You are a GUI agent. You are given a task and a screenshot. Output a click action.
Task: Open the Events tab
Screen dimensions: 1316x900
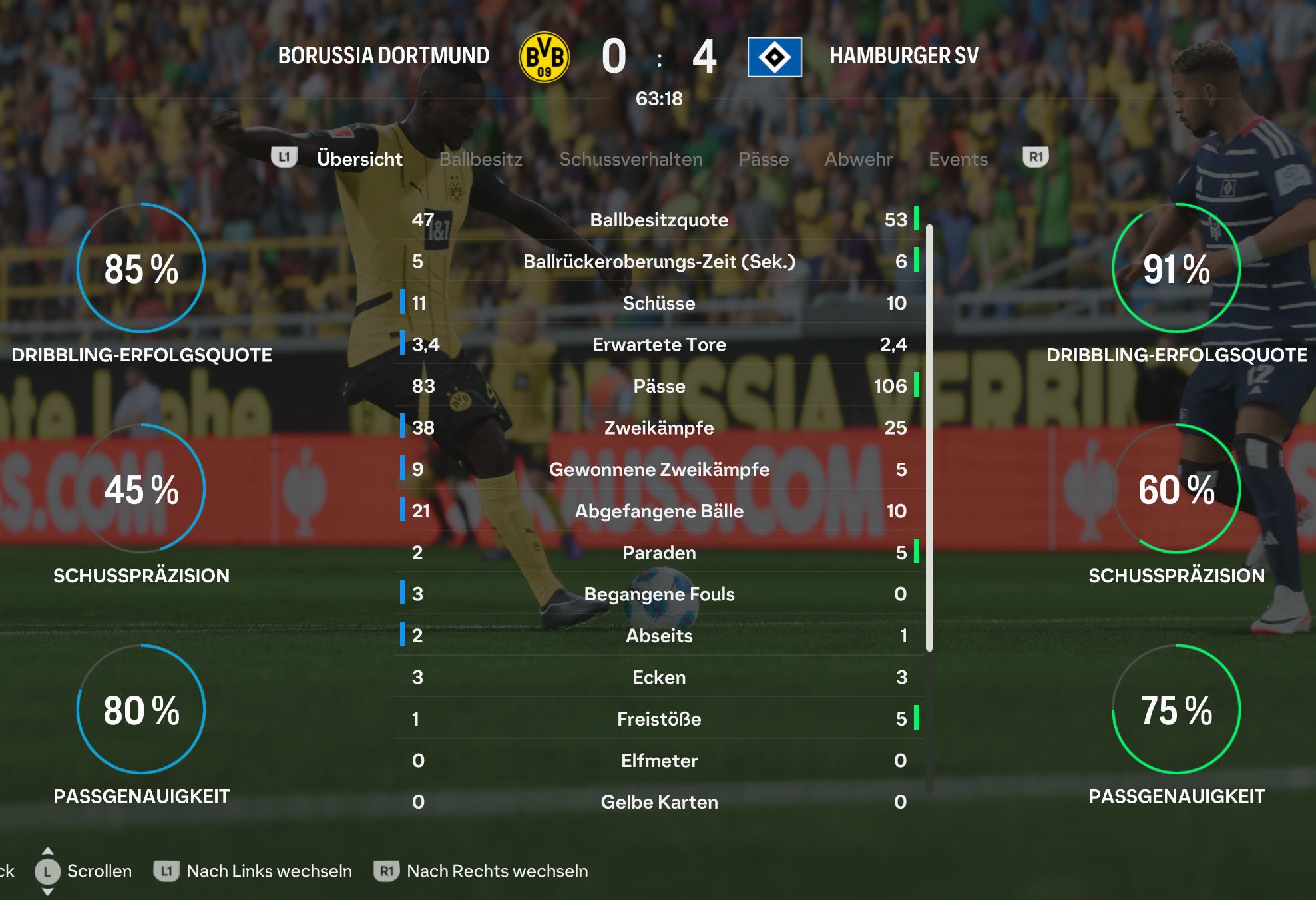958,160
